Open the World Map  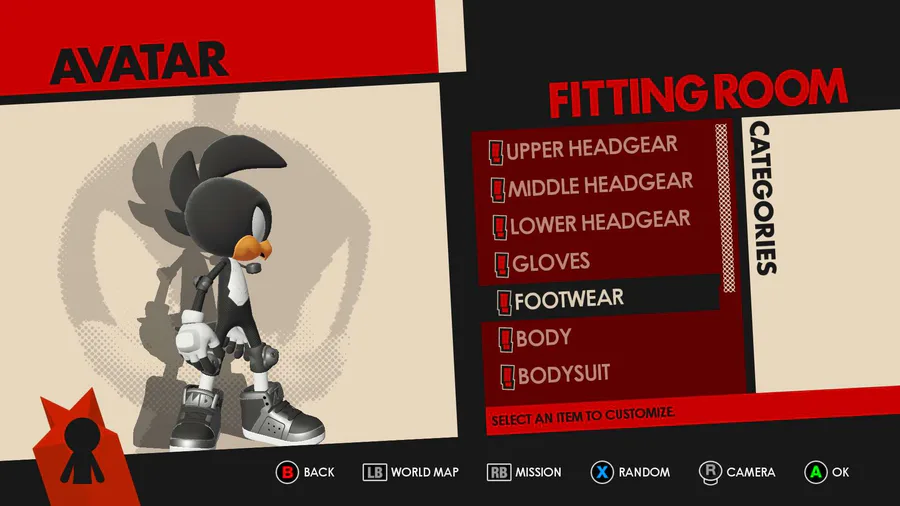point(411,472)
